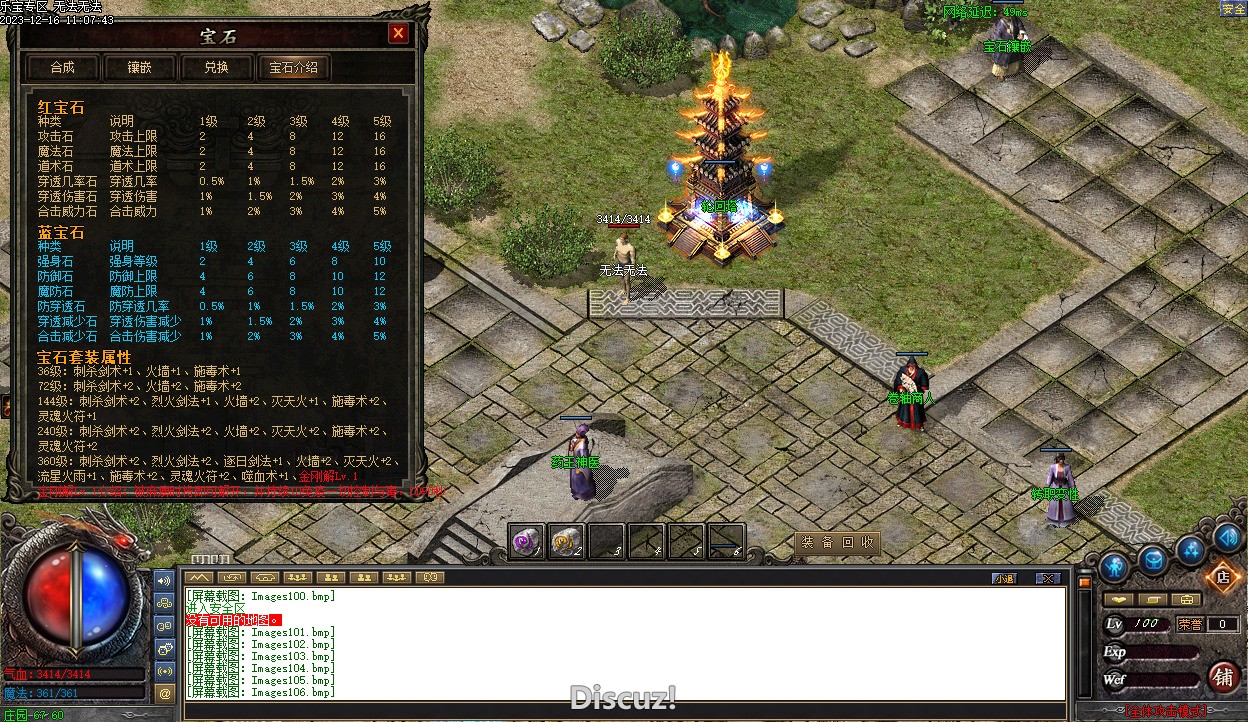Close the 宝石 gem window

tap(398, 34)
